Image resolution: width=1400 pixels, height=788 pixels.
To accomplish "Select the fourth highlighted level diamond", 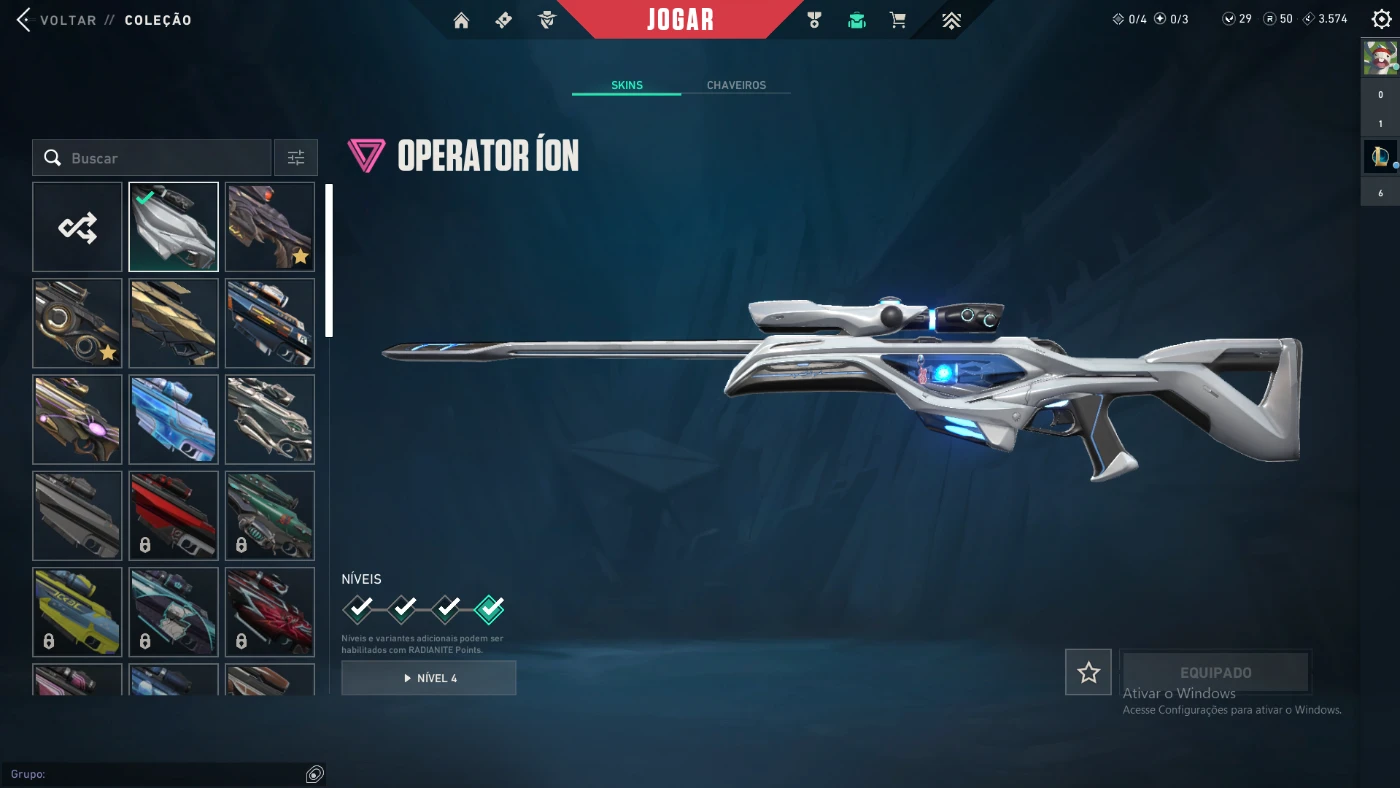I will point(489,608).
